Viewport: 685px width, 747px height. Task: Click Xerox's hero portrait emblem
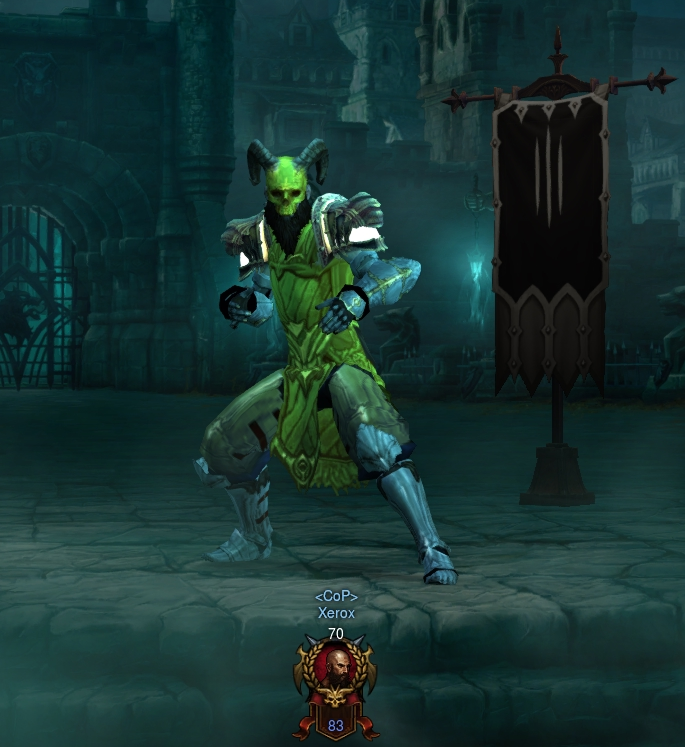335,675
